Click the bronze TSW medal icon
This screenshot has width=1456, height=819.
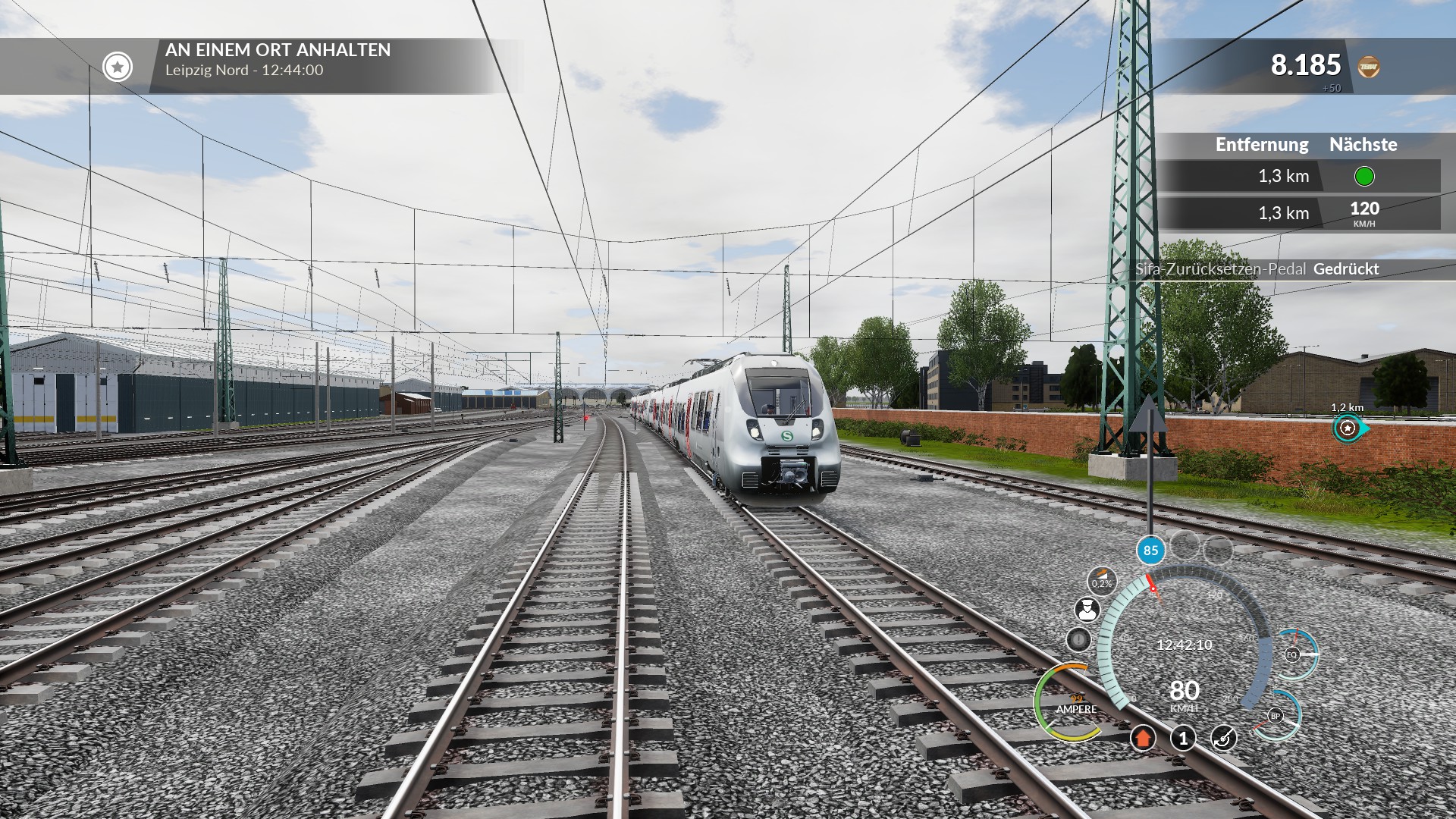click(1368, 67)
